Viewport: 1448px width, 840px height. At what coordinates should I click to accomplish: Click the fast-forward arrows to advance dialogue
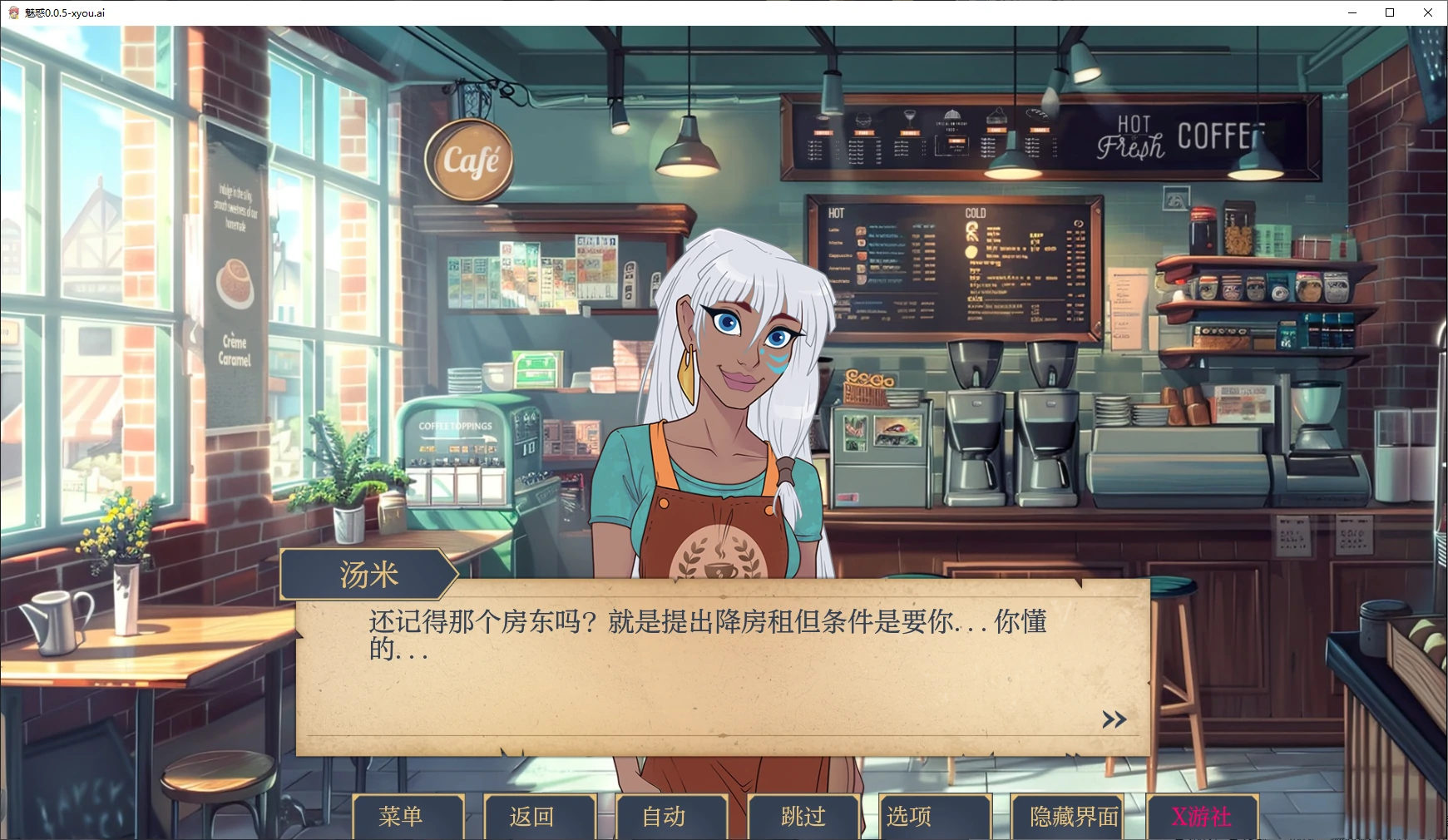(1113, 719)
